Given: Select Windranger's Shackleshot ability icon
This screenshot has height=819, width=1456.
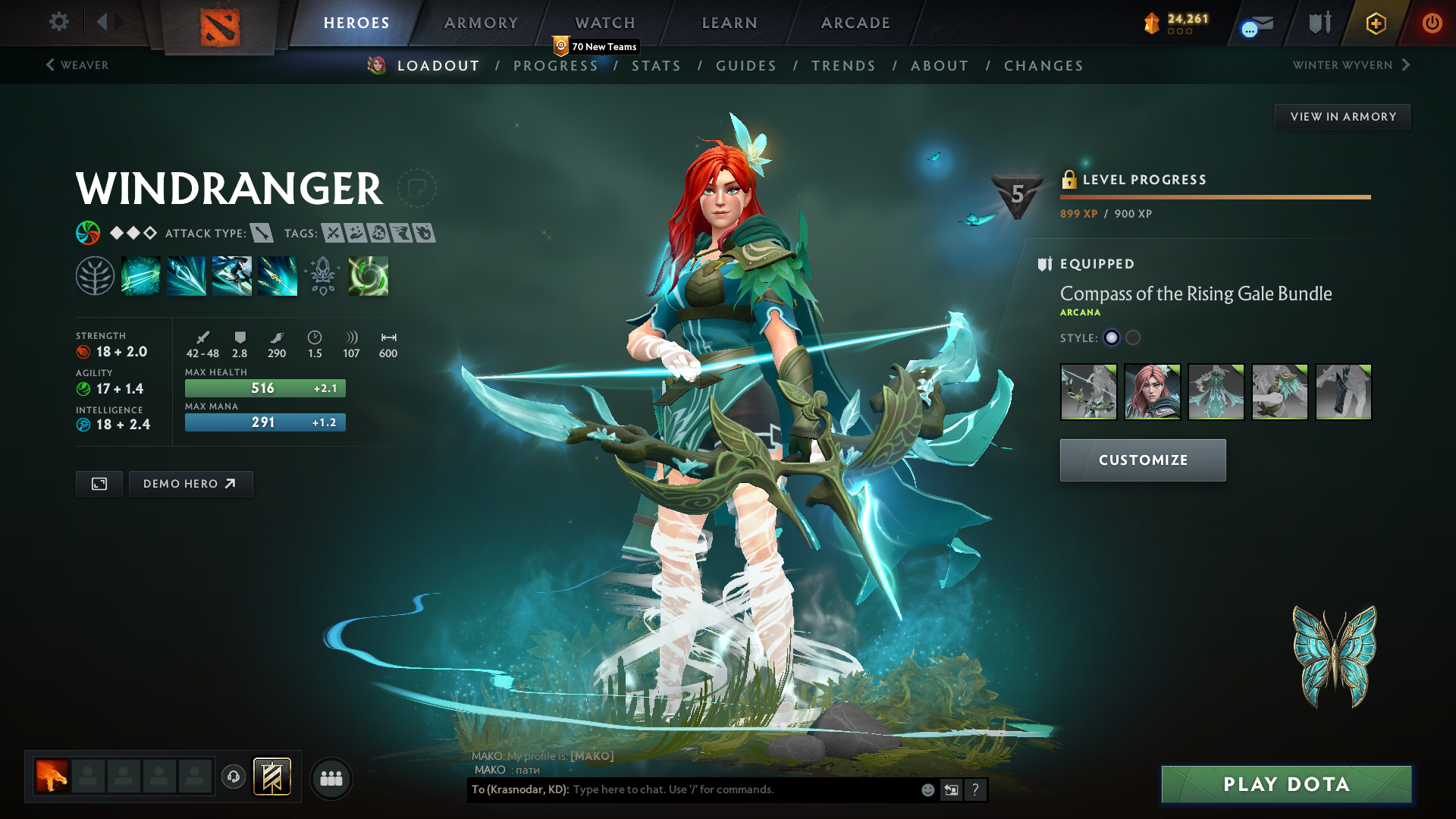Looking at the screenshot, I should coord(140,275).
